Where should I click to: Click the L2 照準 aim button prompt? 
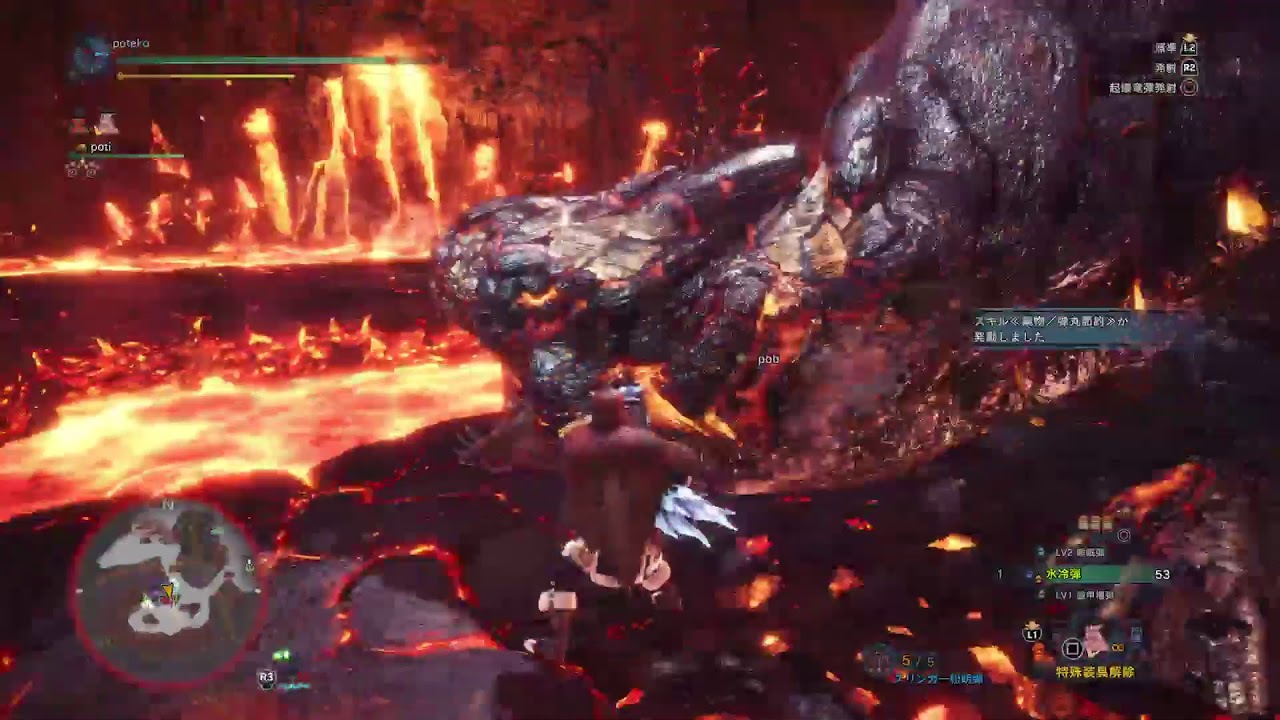pos(1189,48)
